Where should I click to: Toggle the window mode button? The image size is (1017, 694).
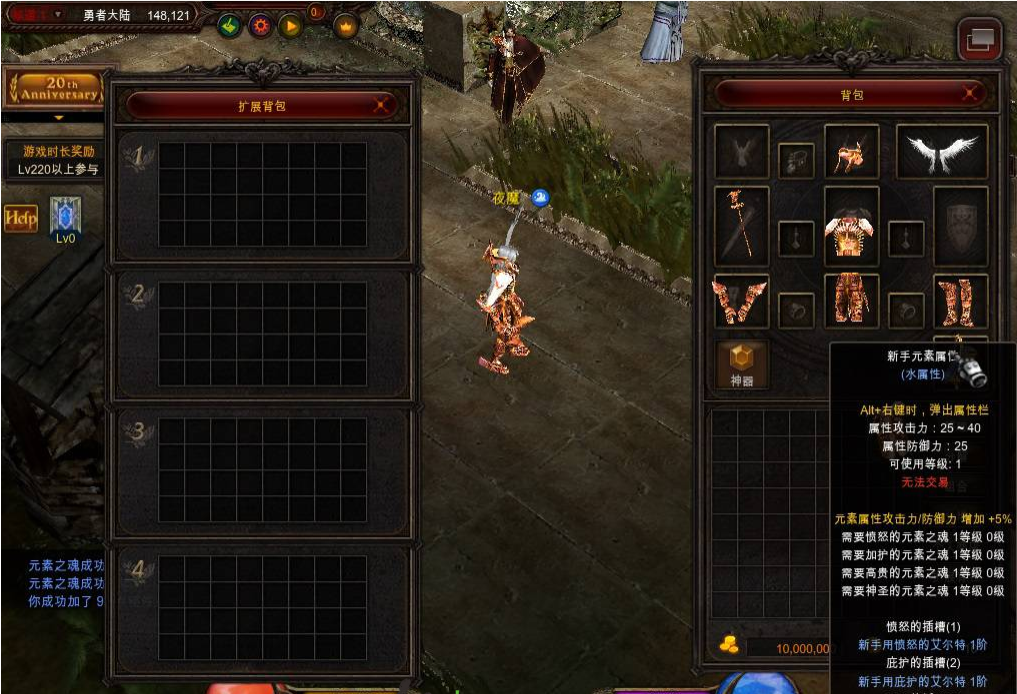pyautogui.click(x=980, y=39)
